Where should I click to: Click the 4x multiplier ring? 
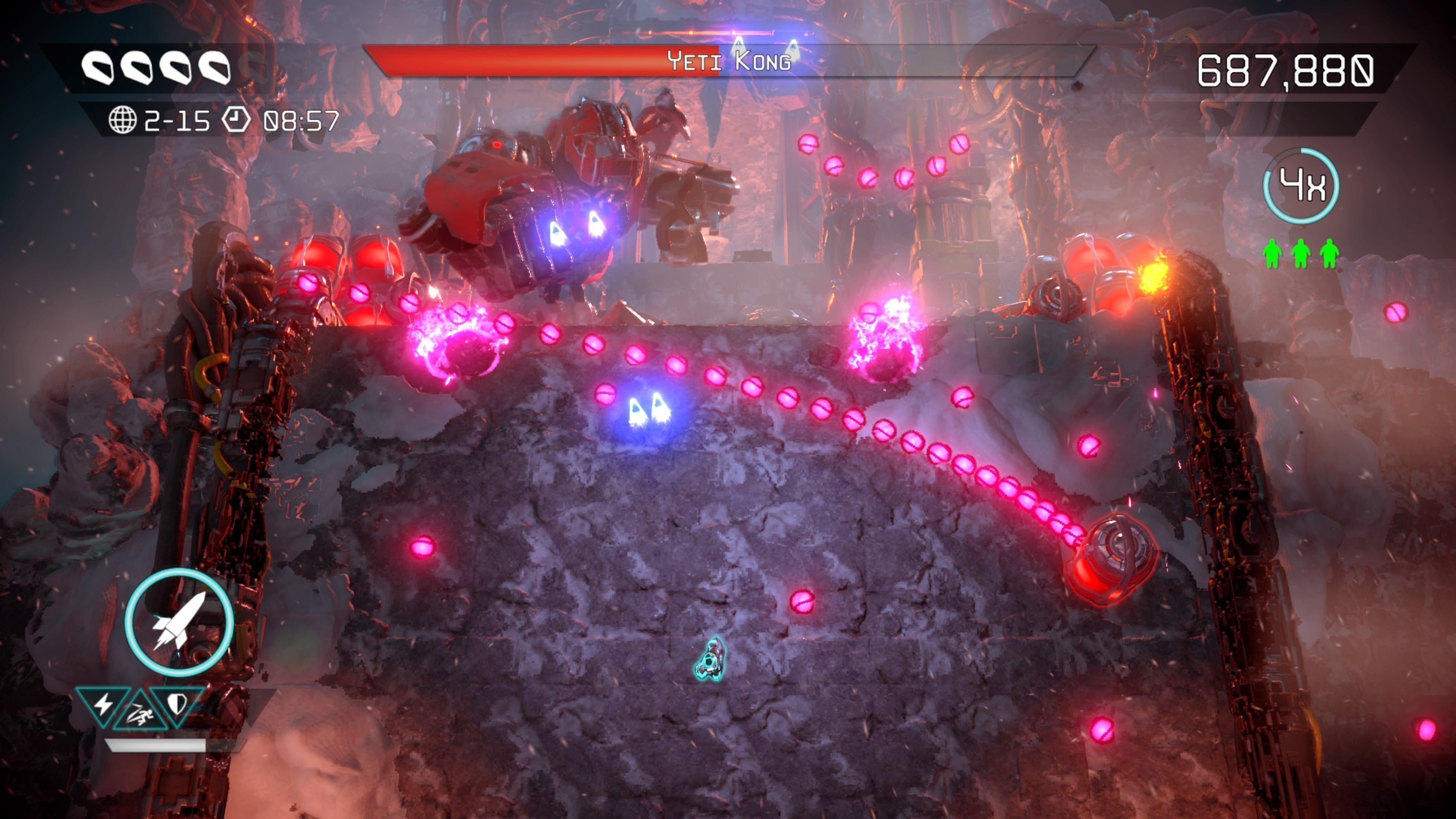(1301, 185)
